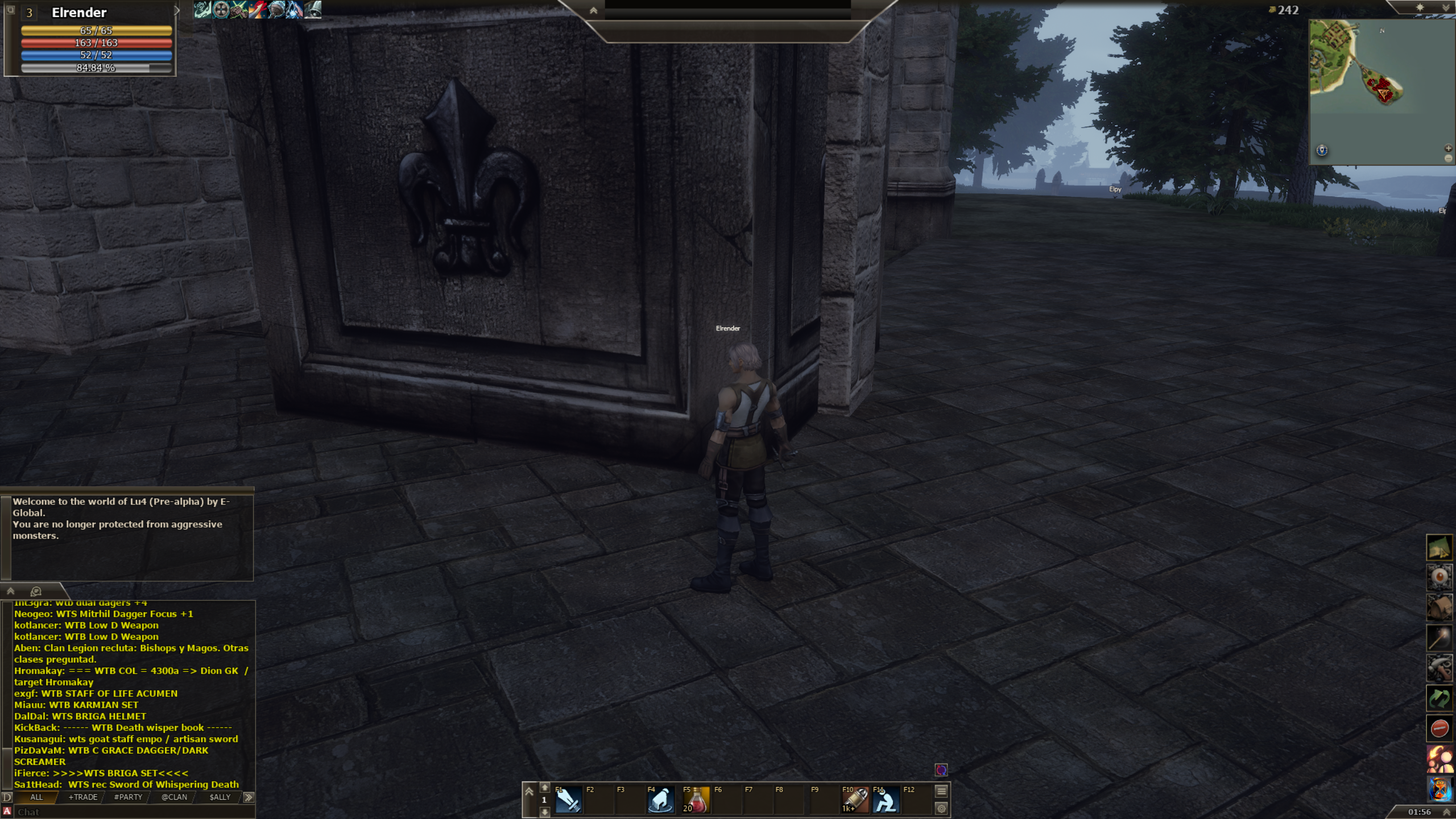Show the @CLAN chat tab
The height and width of the screenshot is (819, 1456).
174,797
